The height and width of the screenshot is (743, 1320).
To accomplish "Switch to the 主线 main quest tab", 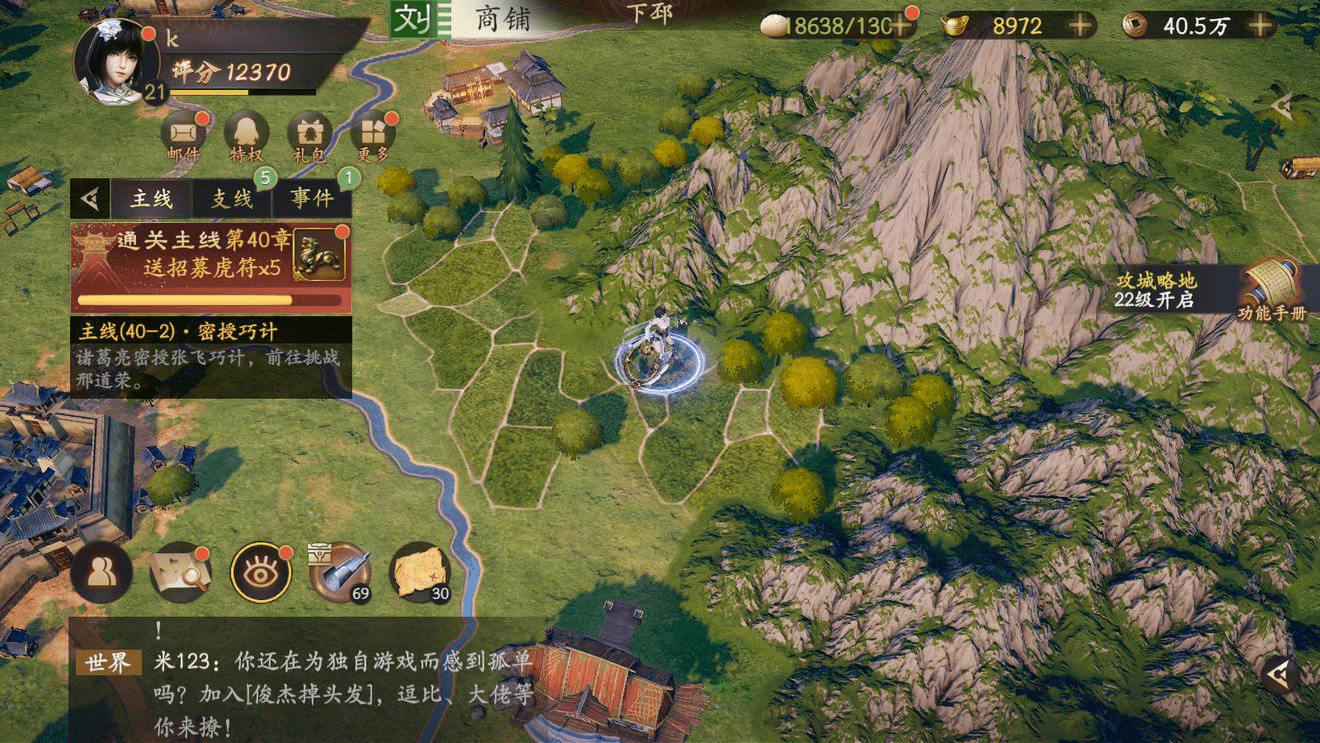I will click(x=152, y=199).
